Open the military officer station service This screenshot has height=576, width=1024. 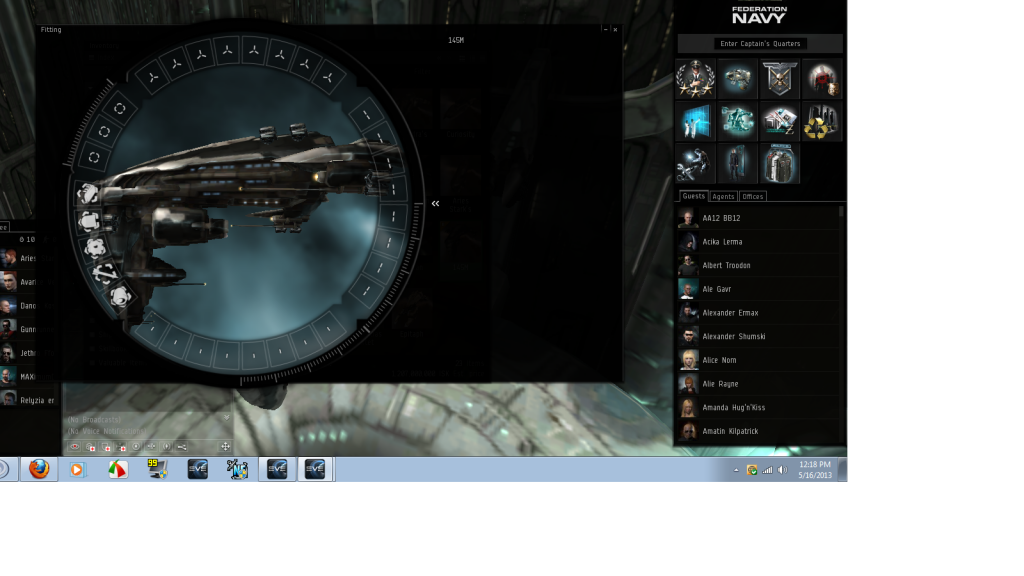[694, 78]
